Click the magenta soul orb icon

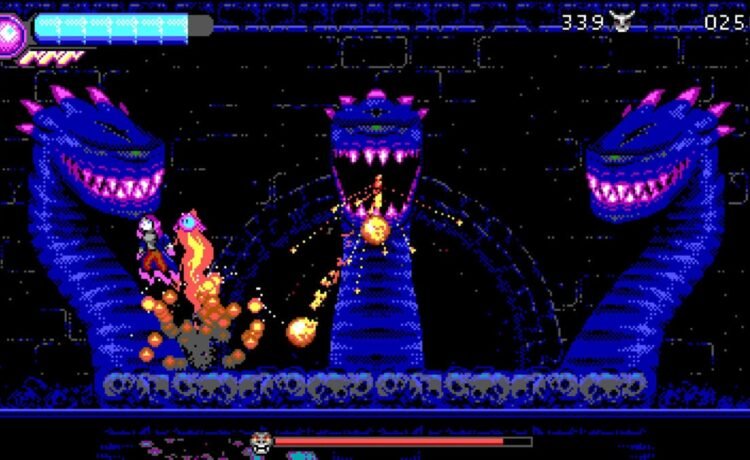pyautogui.click(x=11, y=32)
